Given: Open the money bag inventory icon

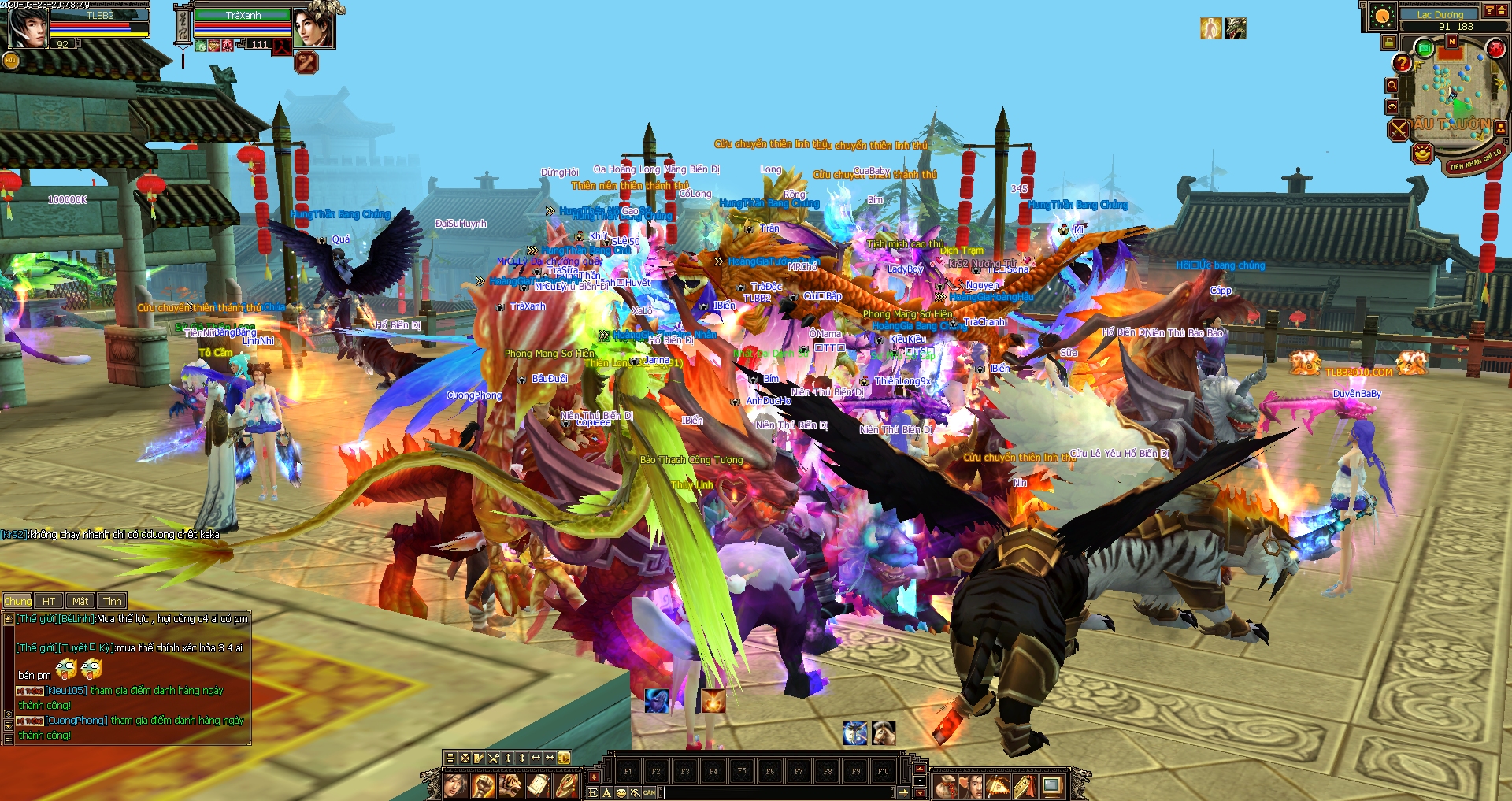Looking at the screenshot, I should pyautogui.click(x=946, y=785).
